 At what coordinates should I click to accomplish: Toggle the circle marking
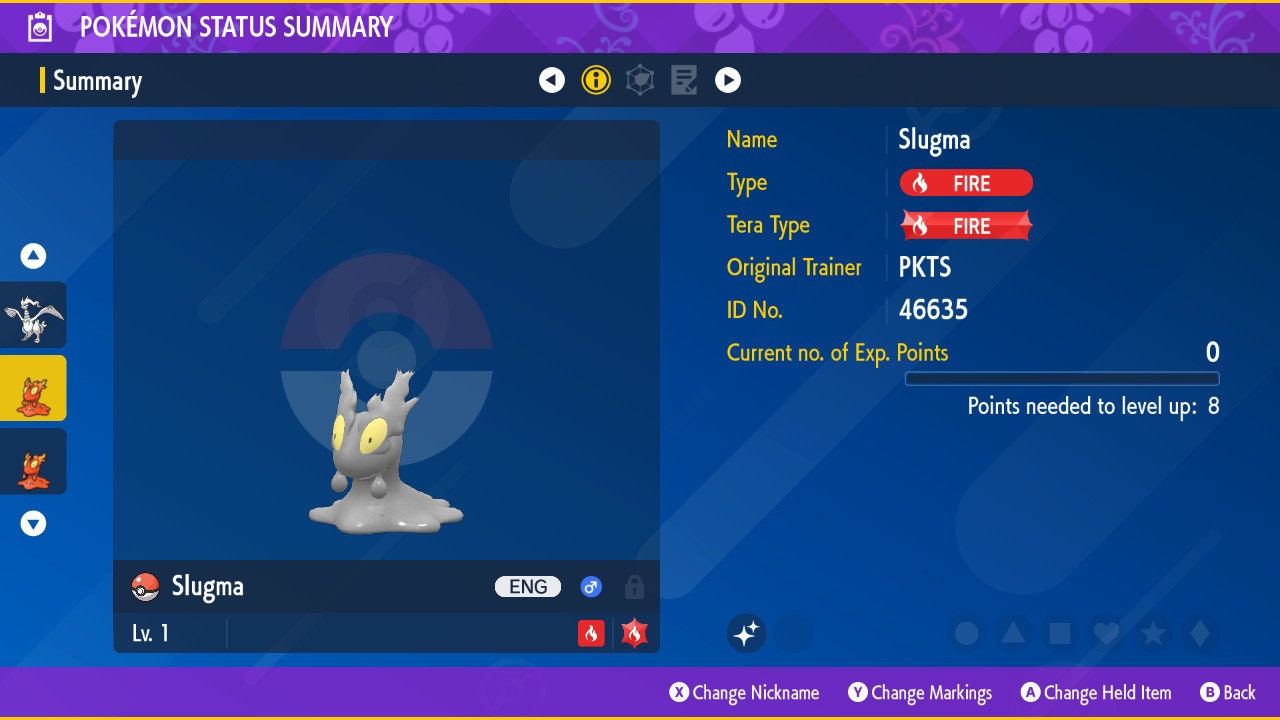pos(966,633)
